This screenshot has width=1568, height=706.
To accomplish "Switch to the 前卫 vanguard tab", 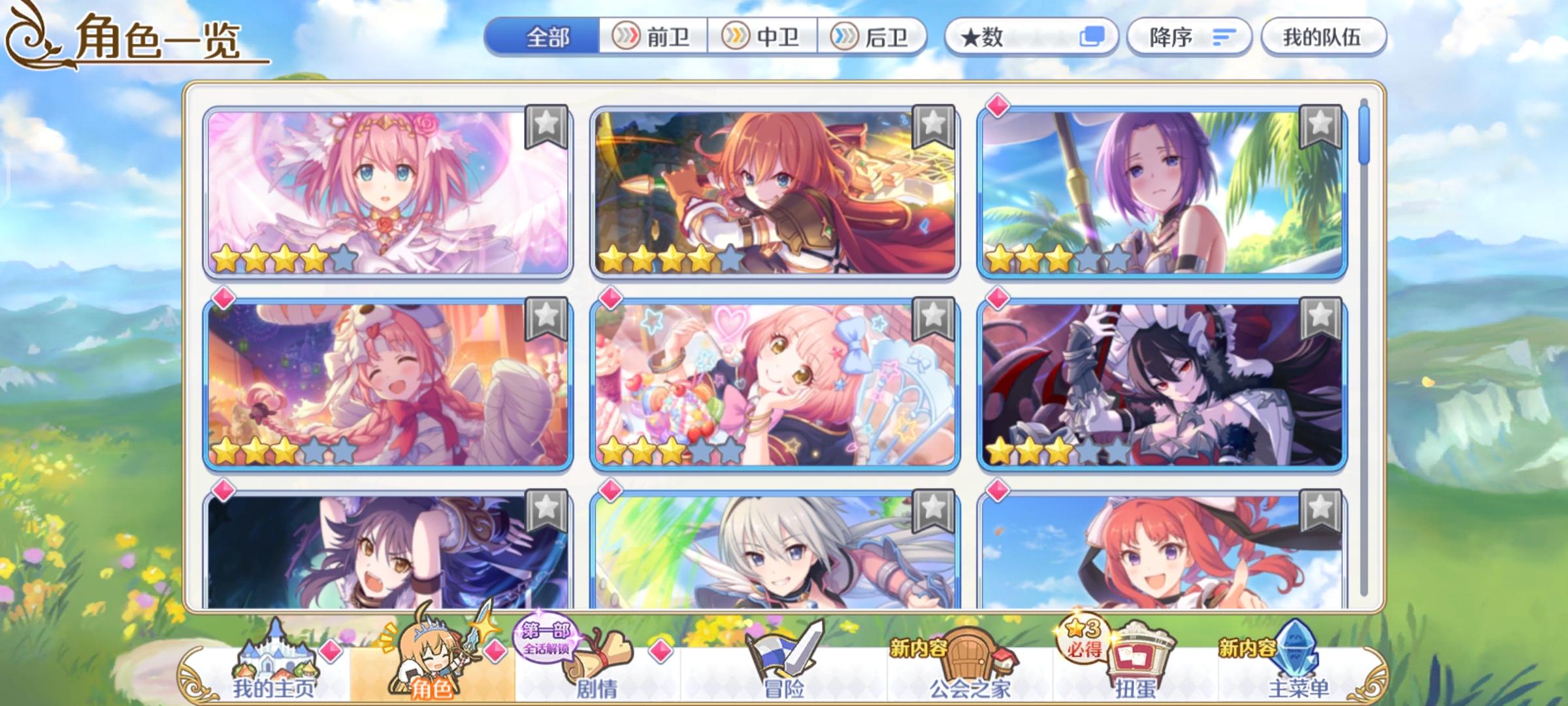I will click(x=653, y=38).
